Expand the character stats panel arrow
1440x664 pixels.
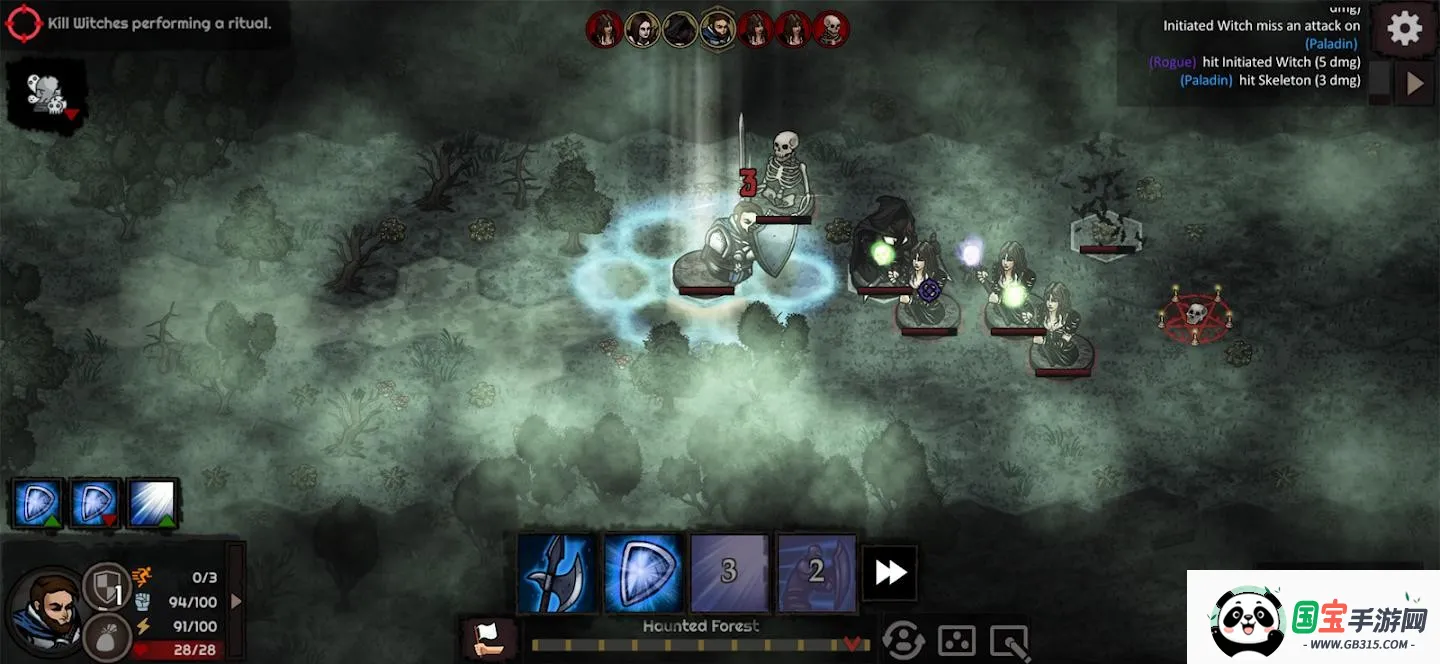pyautogui.click(x=236, y=601)
